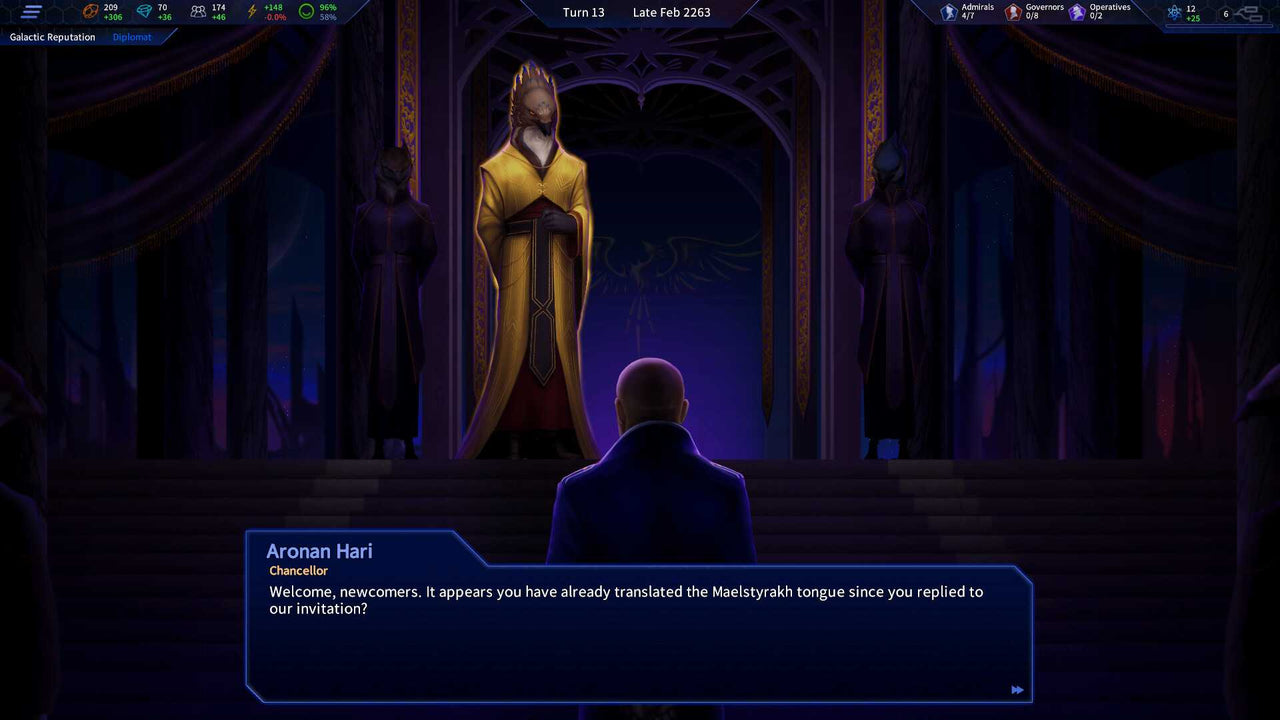Open the Diplomat tab
The image size is (1280, 720).
pyautogui.click(x=131, y=37)
